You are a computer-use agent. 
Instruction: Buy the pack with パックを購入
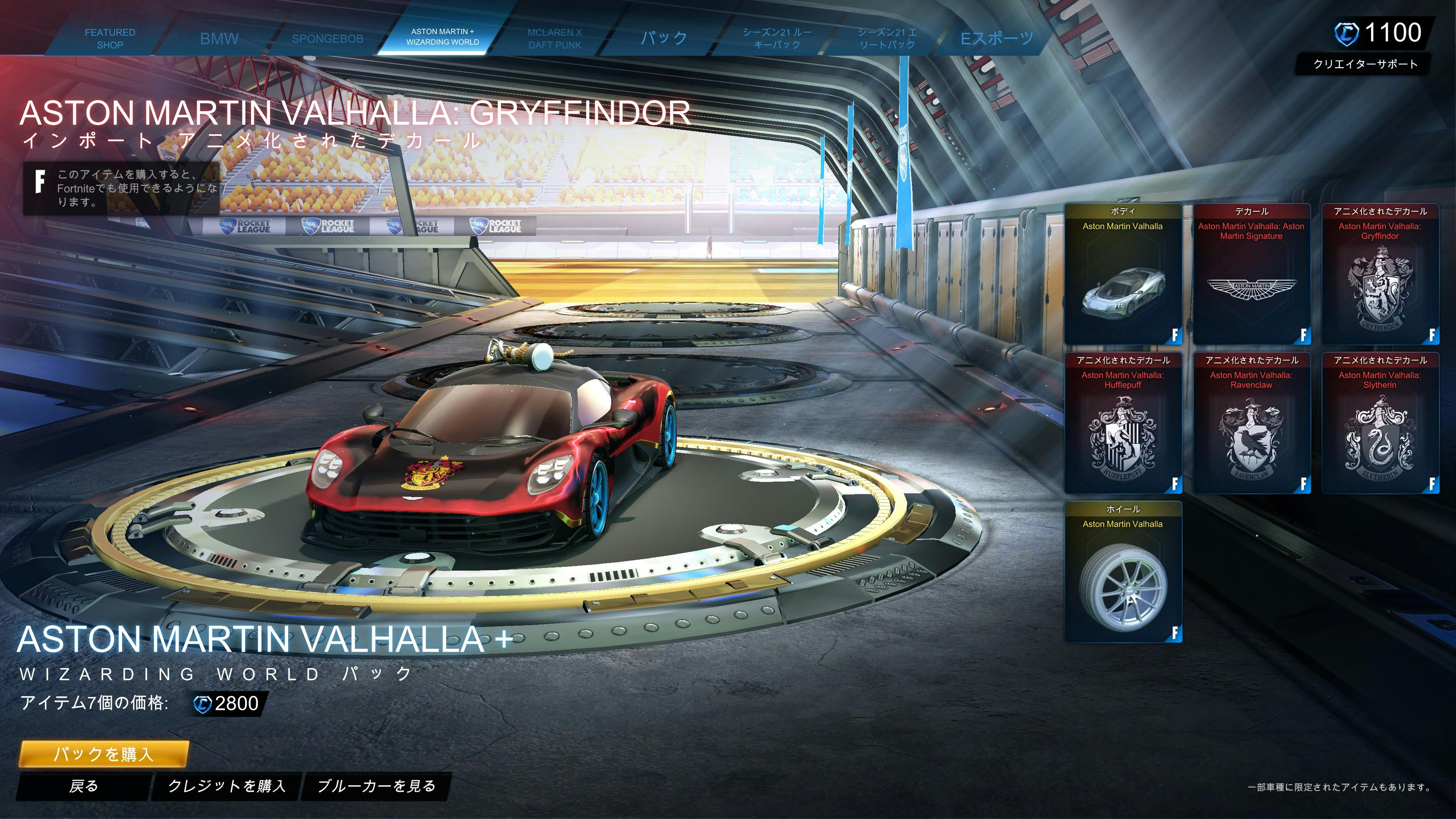(104, 753)
